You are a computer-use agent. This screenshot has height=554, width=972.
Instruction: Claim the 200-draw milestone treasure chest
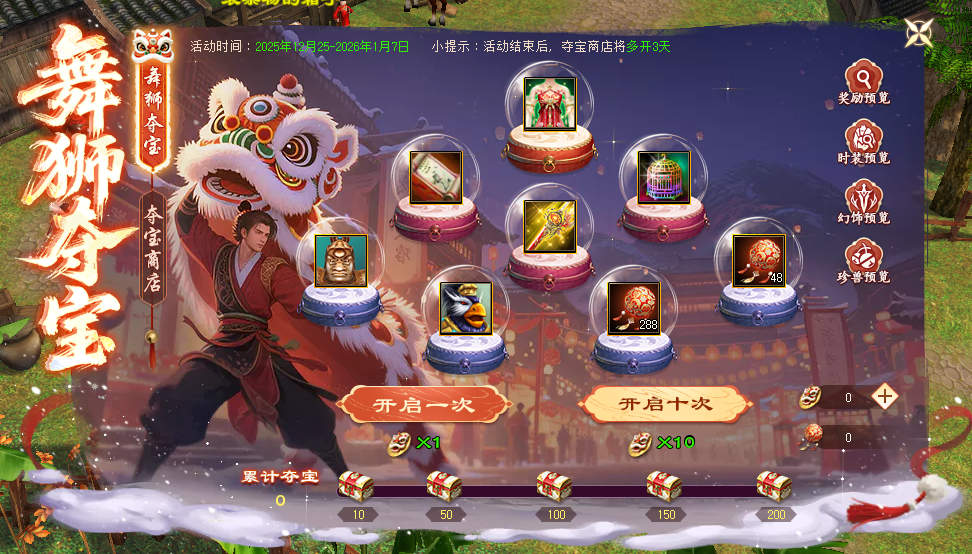pyautogui.click(x=774, y=487)
